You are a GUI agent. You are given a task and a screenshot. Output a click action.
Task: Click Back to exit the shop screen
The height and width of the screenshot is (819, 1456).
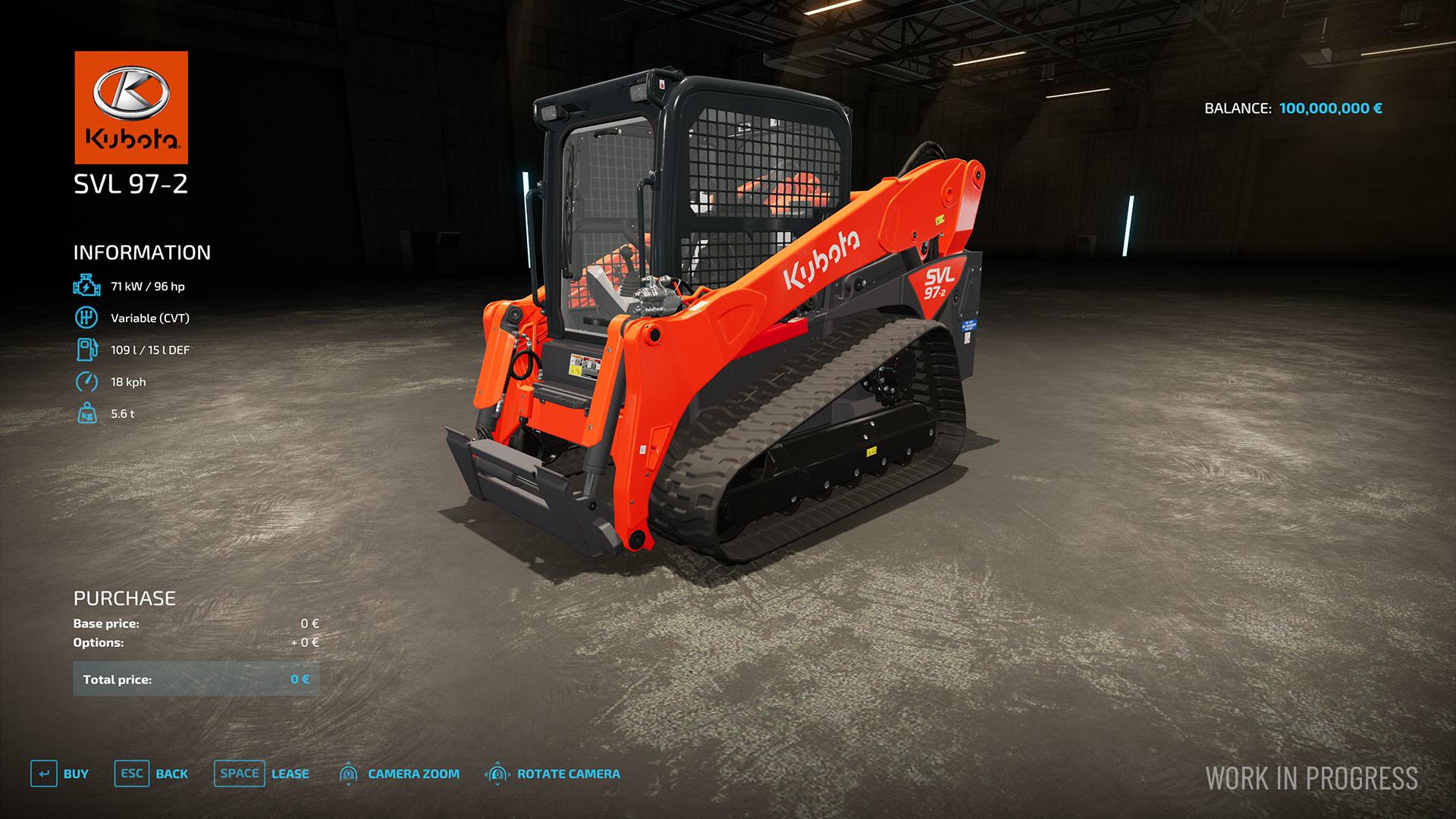click(x=171, y=774)
